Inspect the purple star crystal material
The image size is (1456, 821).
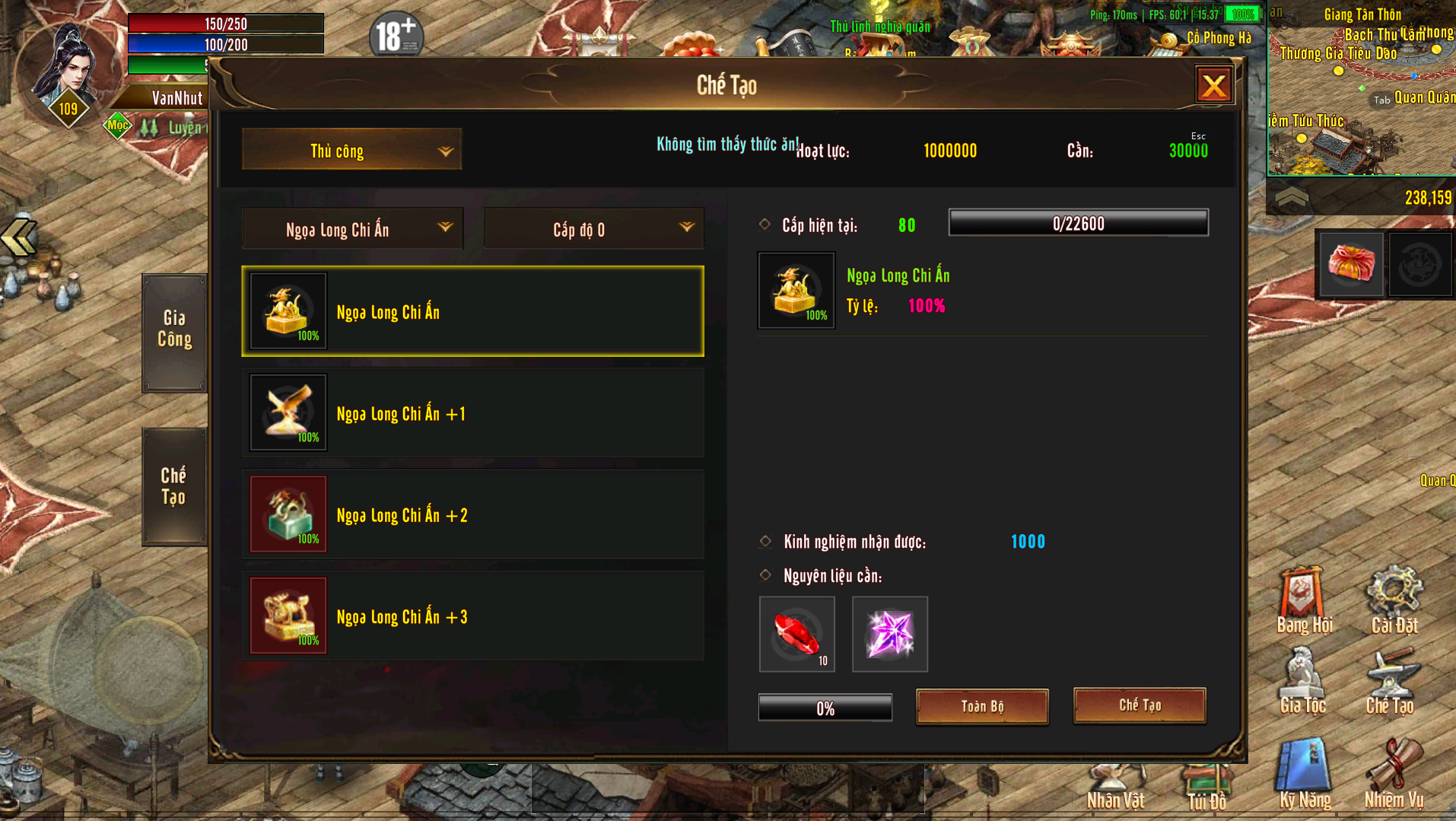[x=890, y=634]
